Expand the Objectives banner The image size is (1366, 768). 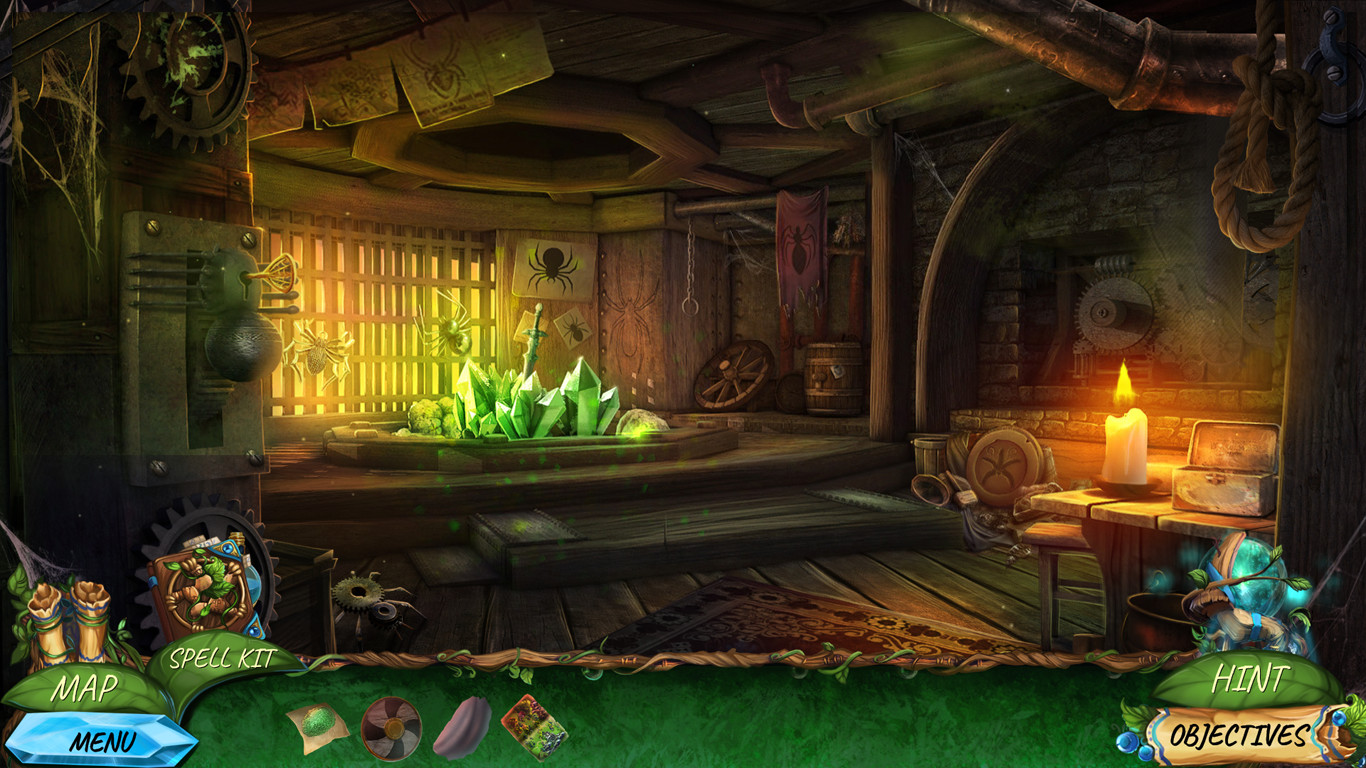tap(1240, 732)
